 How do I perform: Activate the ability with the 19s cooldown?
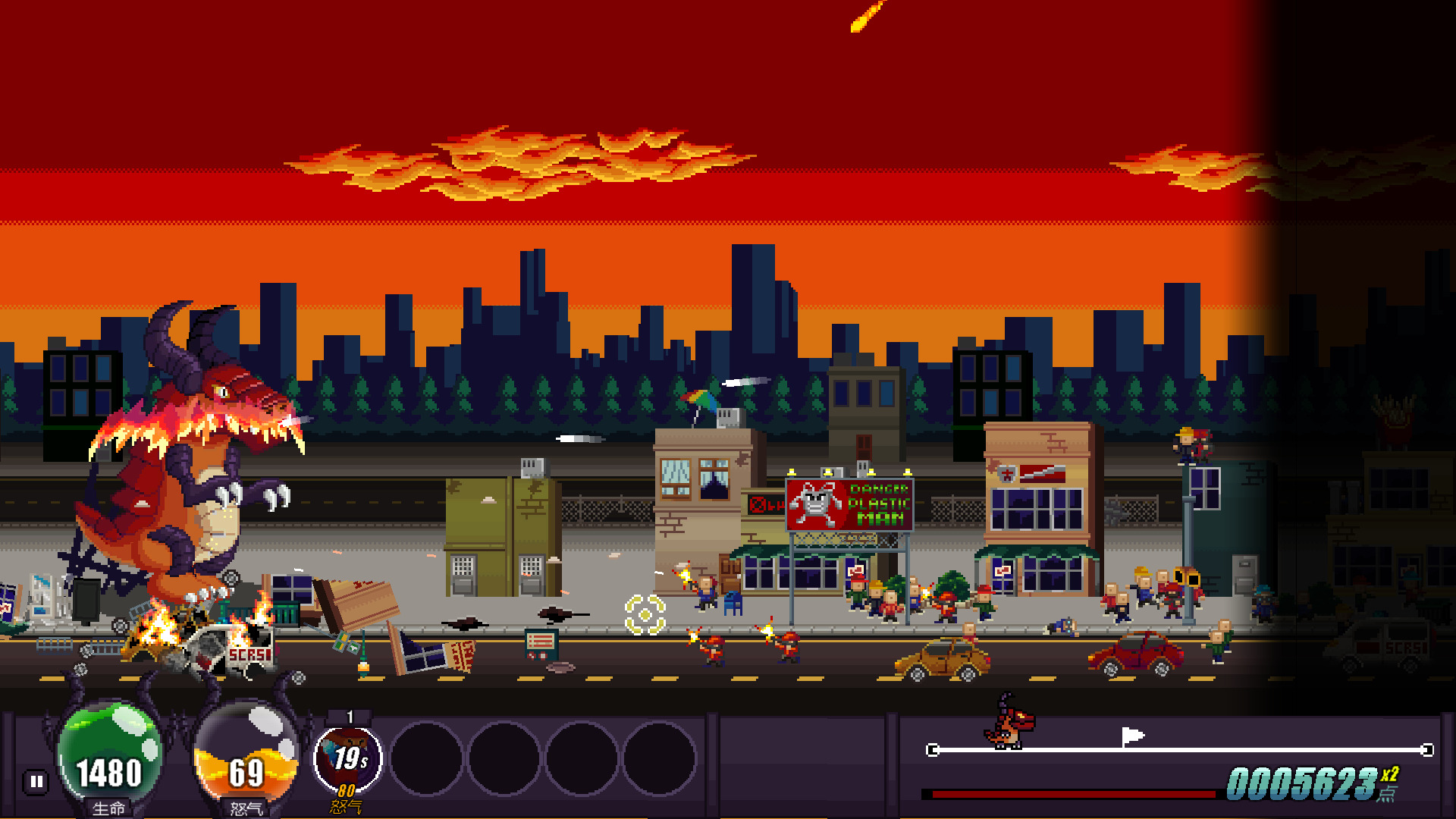pyautogui.click(x=348, y=759)
